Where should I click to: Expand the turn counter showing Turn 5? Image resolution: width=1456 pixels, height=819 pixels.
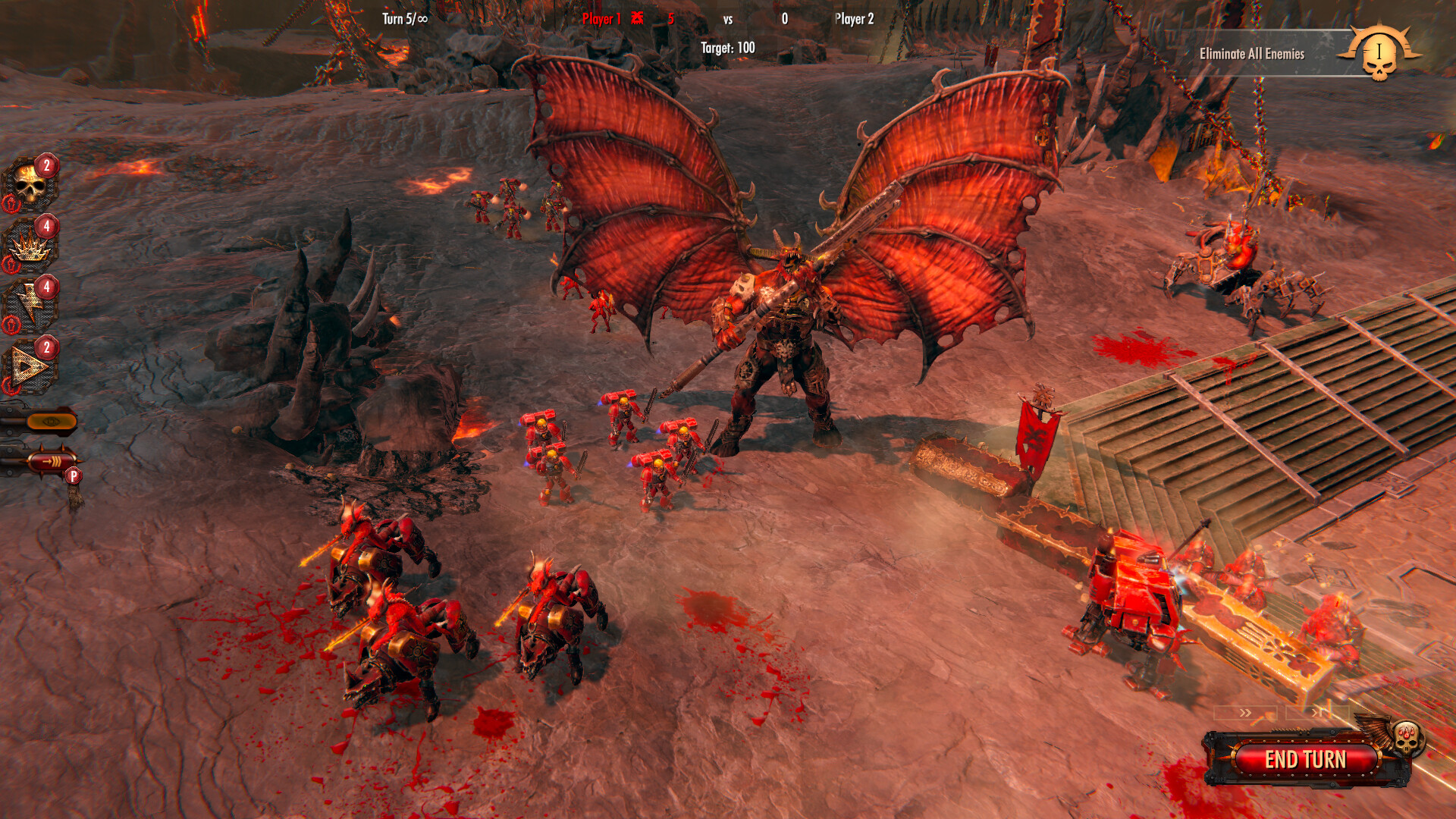pyautogui.click(x=404, y=19)
